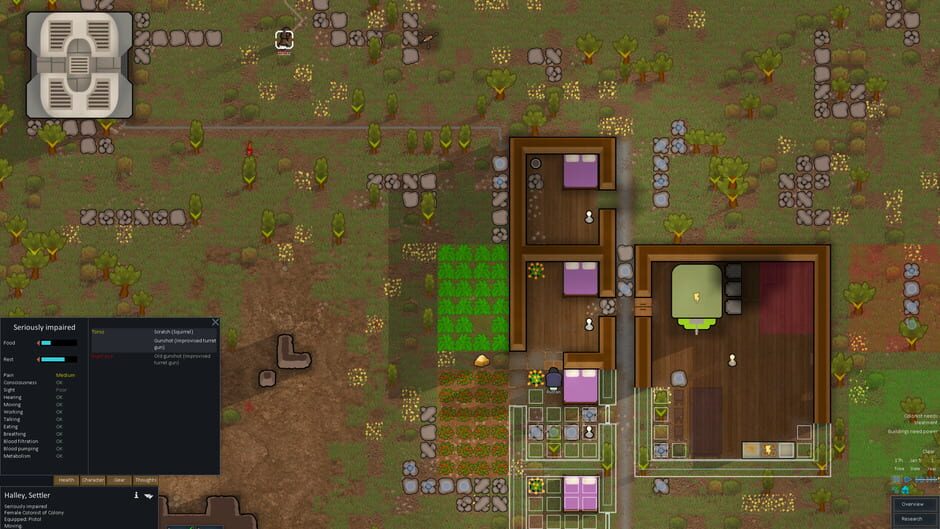Click the info icon beside Halley, Settler
Viewport: 940px width, 529px height.
(136, 495)
